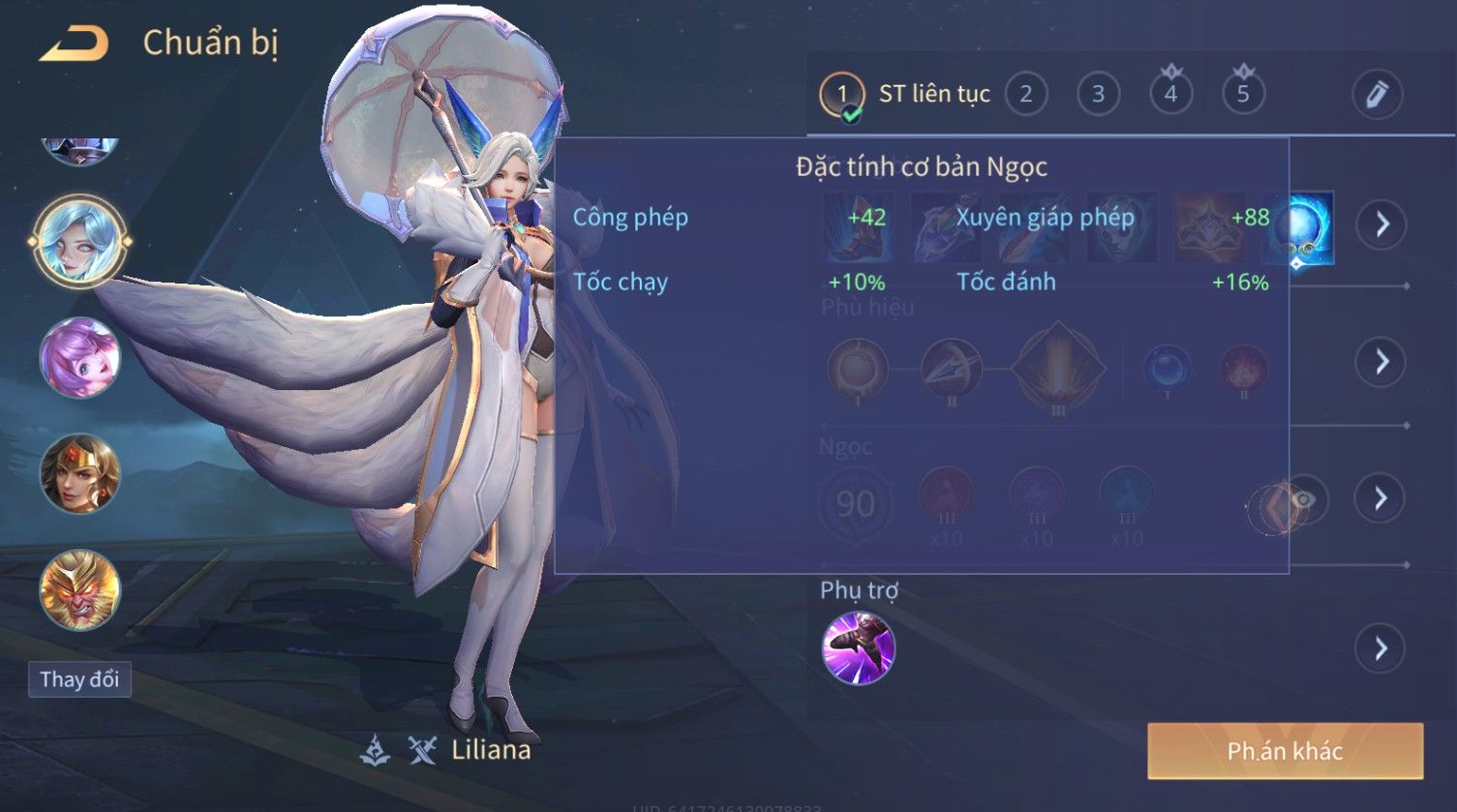This screenshot has height=812, width=1457.
Task: Switch to preset tab 3
Action: tap(1098, 94)
